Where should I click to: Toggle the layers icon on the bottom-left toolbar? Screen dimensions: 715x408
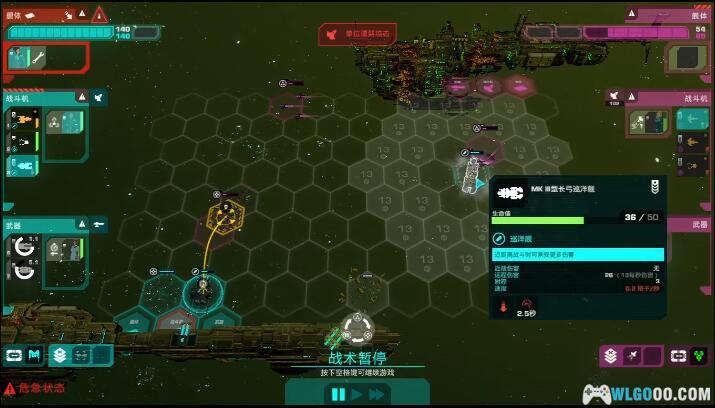click(x=60, y=355)
